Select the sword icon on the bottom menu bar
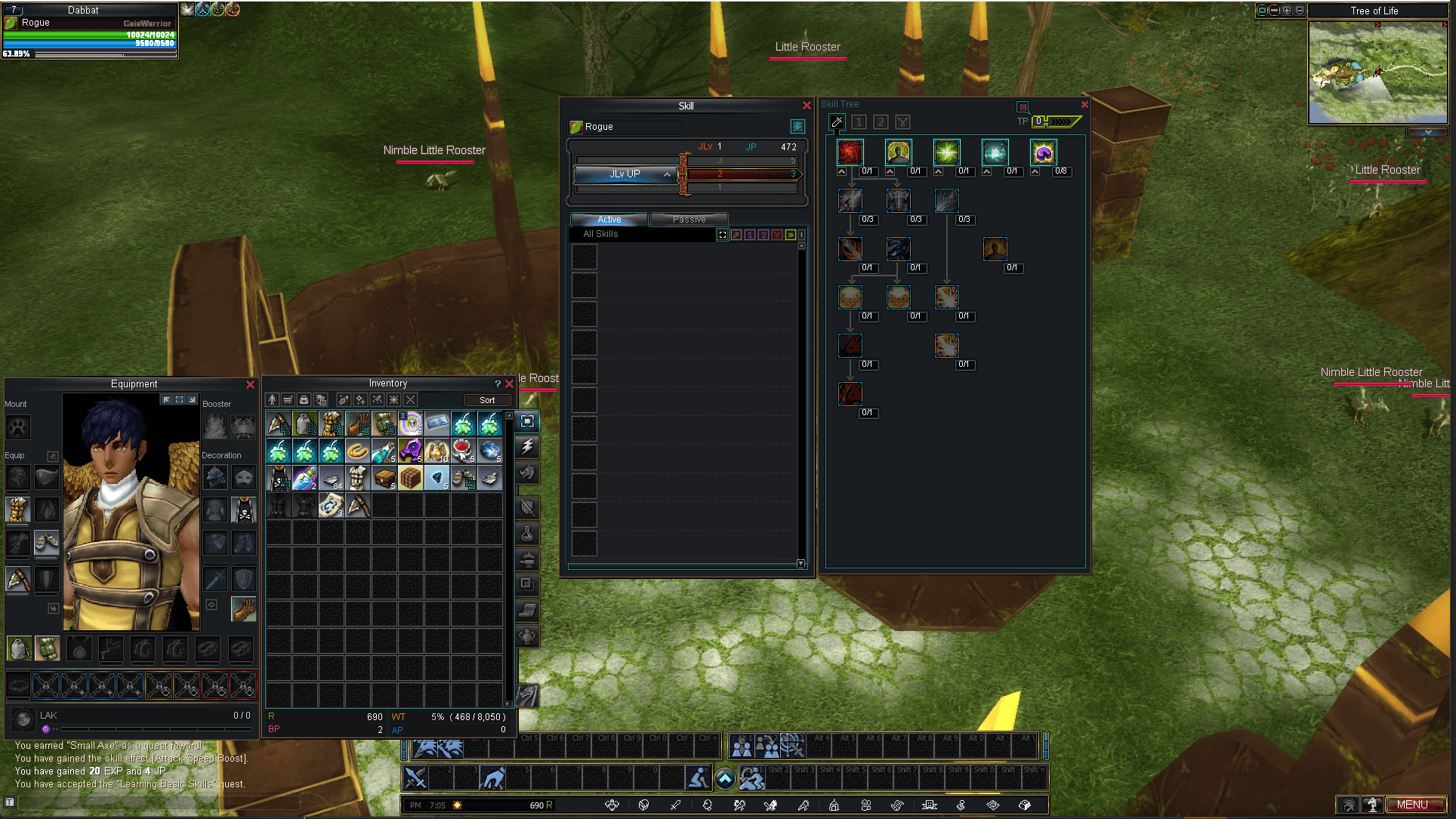This screenshot has width=1456, height=819. coord(675,805)
